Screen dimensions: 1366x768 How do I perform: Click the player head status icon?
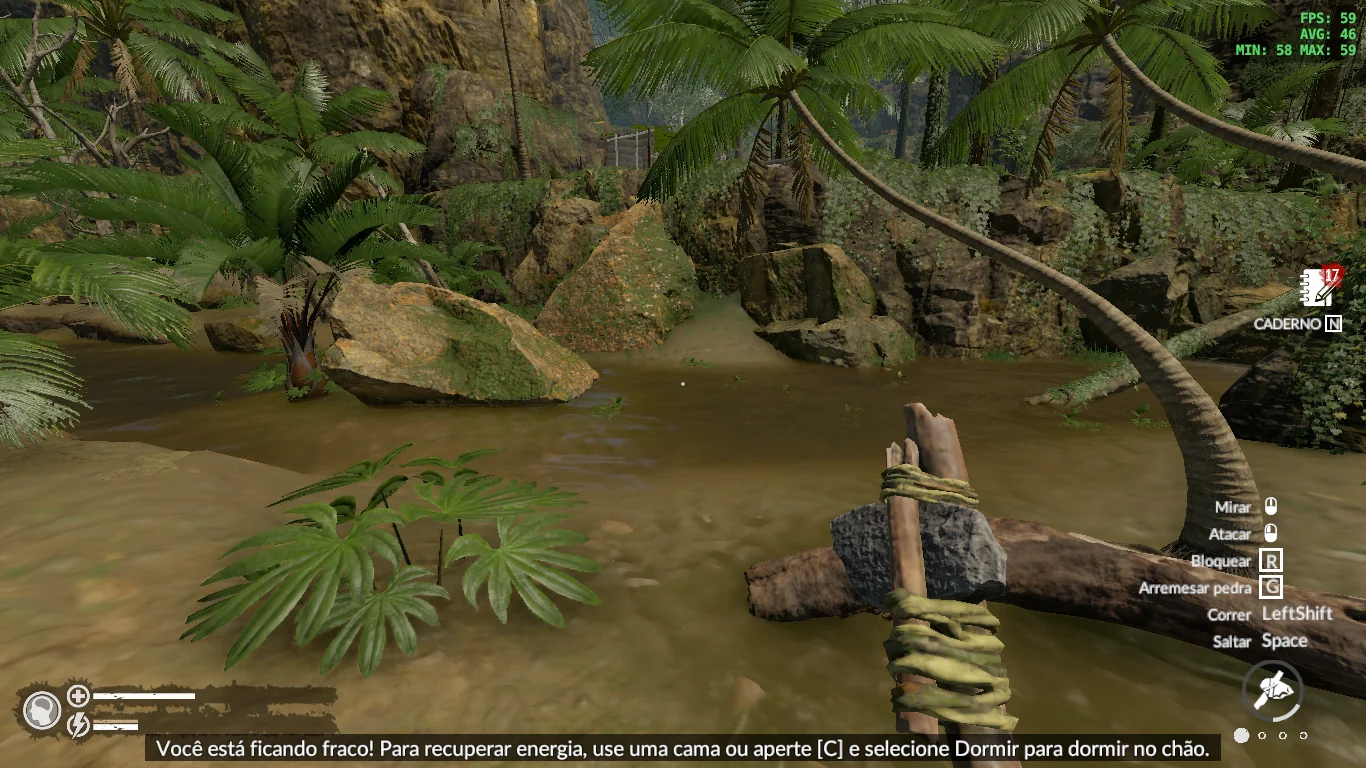(42, 711)
